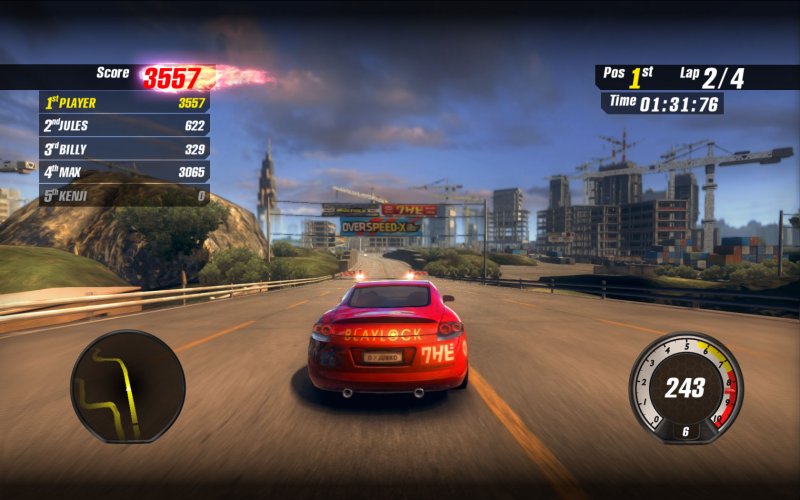Click the circular track minimap

coord(127,387)
